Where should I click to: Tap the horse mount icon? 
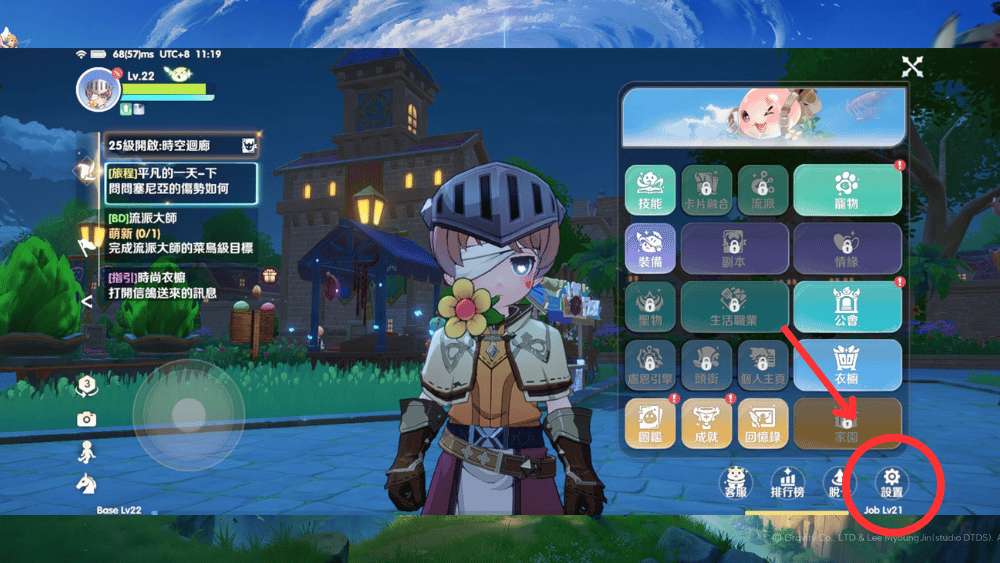tap(87, 484)
